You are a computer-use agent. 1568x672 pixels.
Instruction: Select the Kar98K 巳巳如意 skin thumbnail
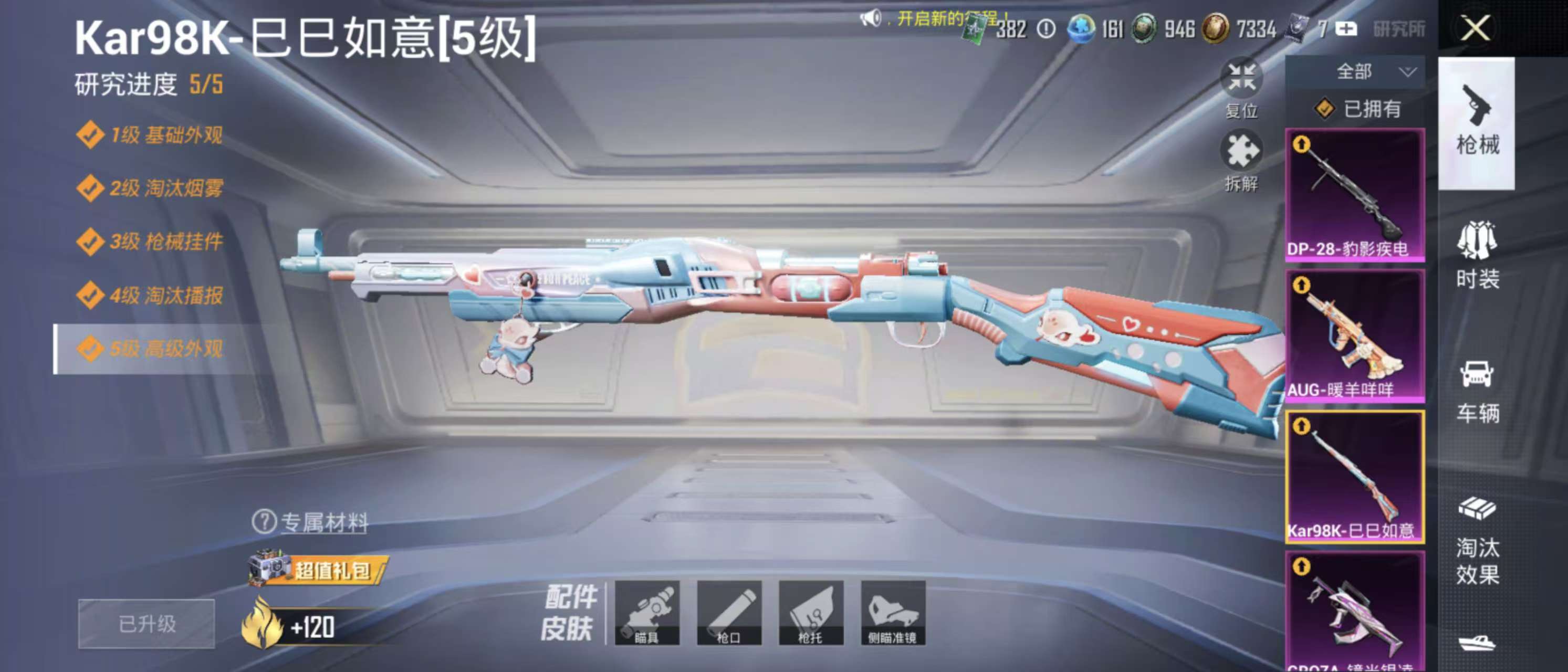[1354, 477]
